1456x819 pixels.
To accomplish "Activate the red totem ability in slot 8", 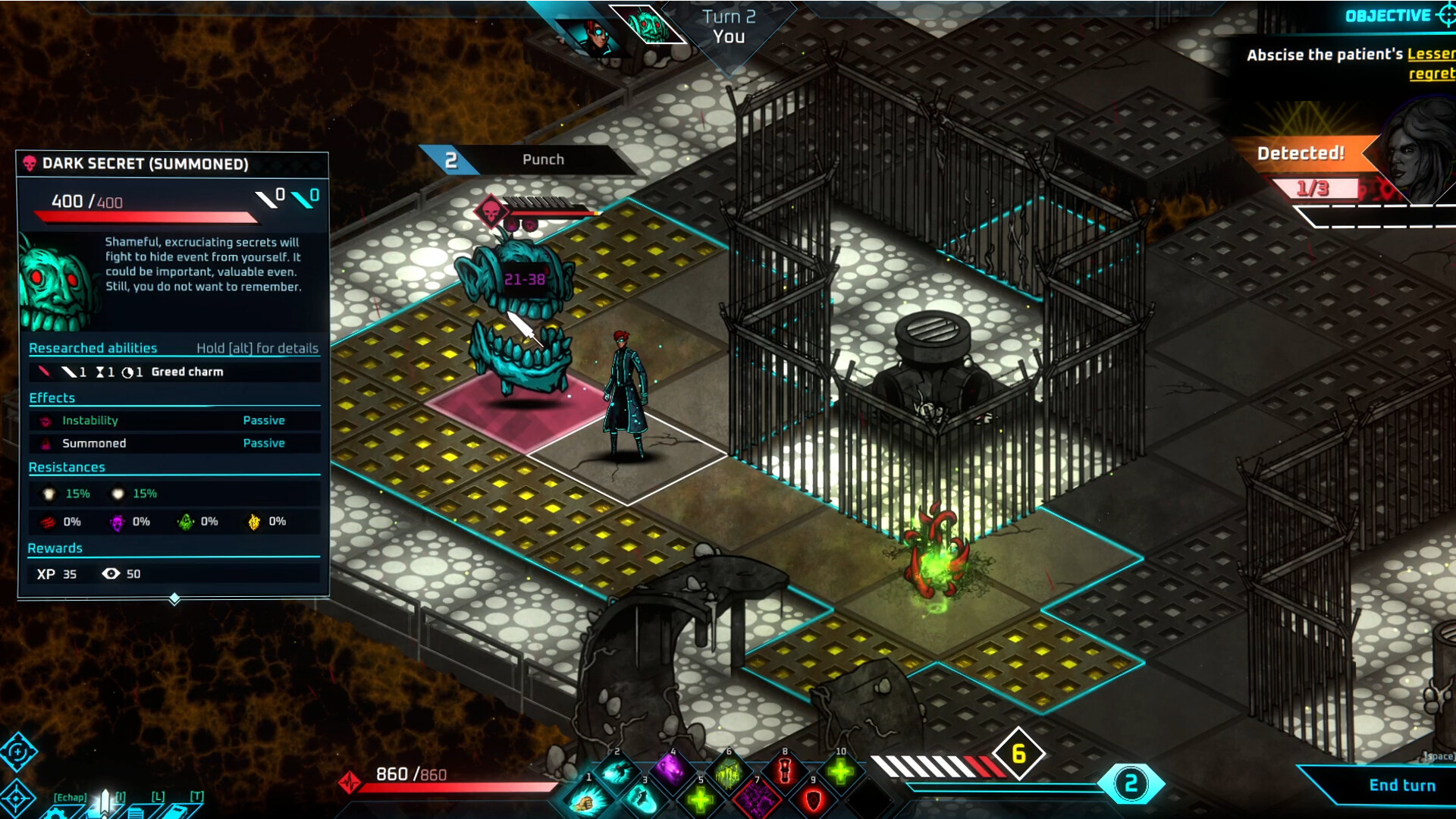I will [x=785, y=771].
